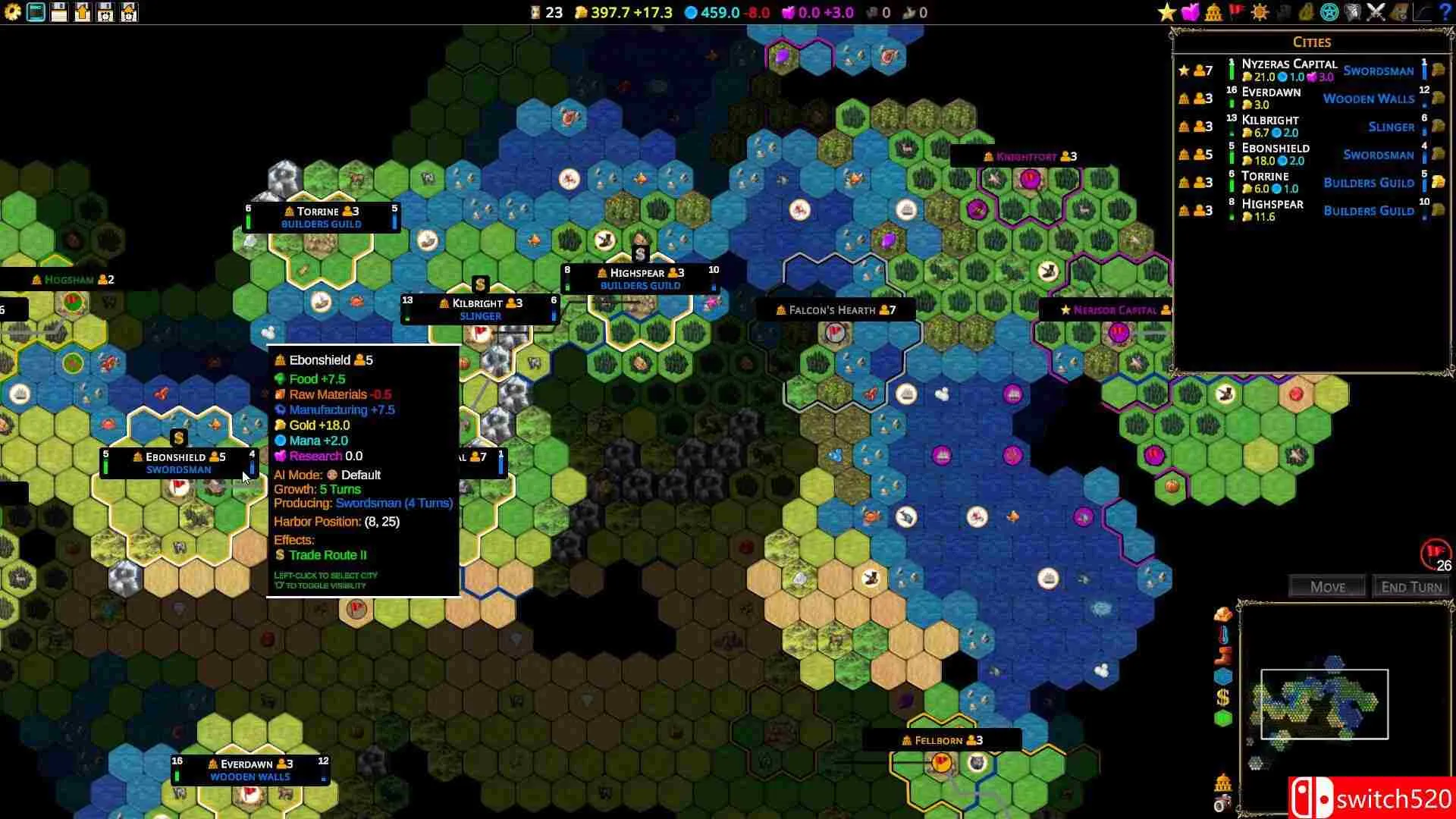This screenshot has height=819, width=1456.
Task: Toggle the dollar sign minimap filter
Action: coord(1222,697)
